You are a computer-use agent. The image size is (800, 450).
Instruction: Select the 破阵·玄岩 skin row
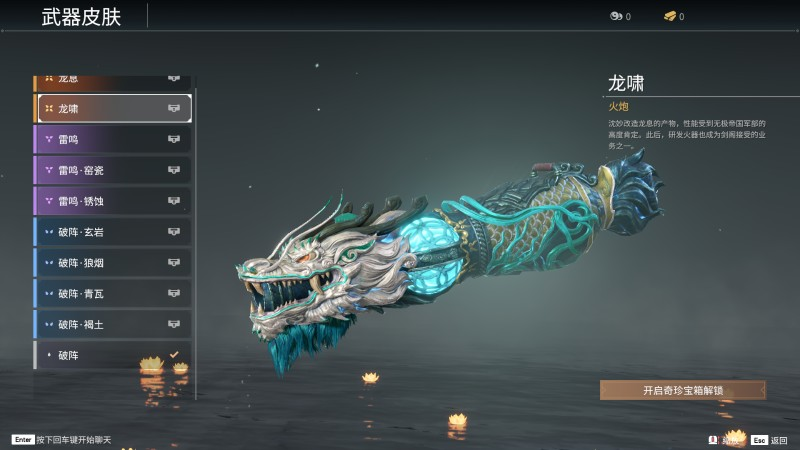(113, 232)
